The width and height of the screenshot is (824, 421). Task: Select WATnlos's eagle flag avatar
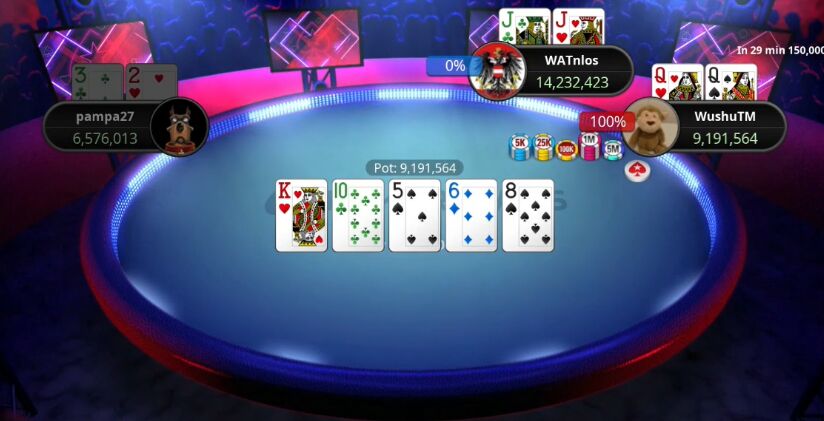pos(497,71)
